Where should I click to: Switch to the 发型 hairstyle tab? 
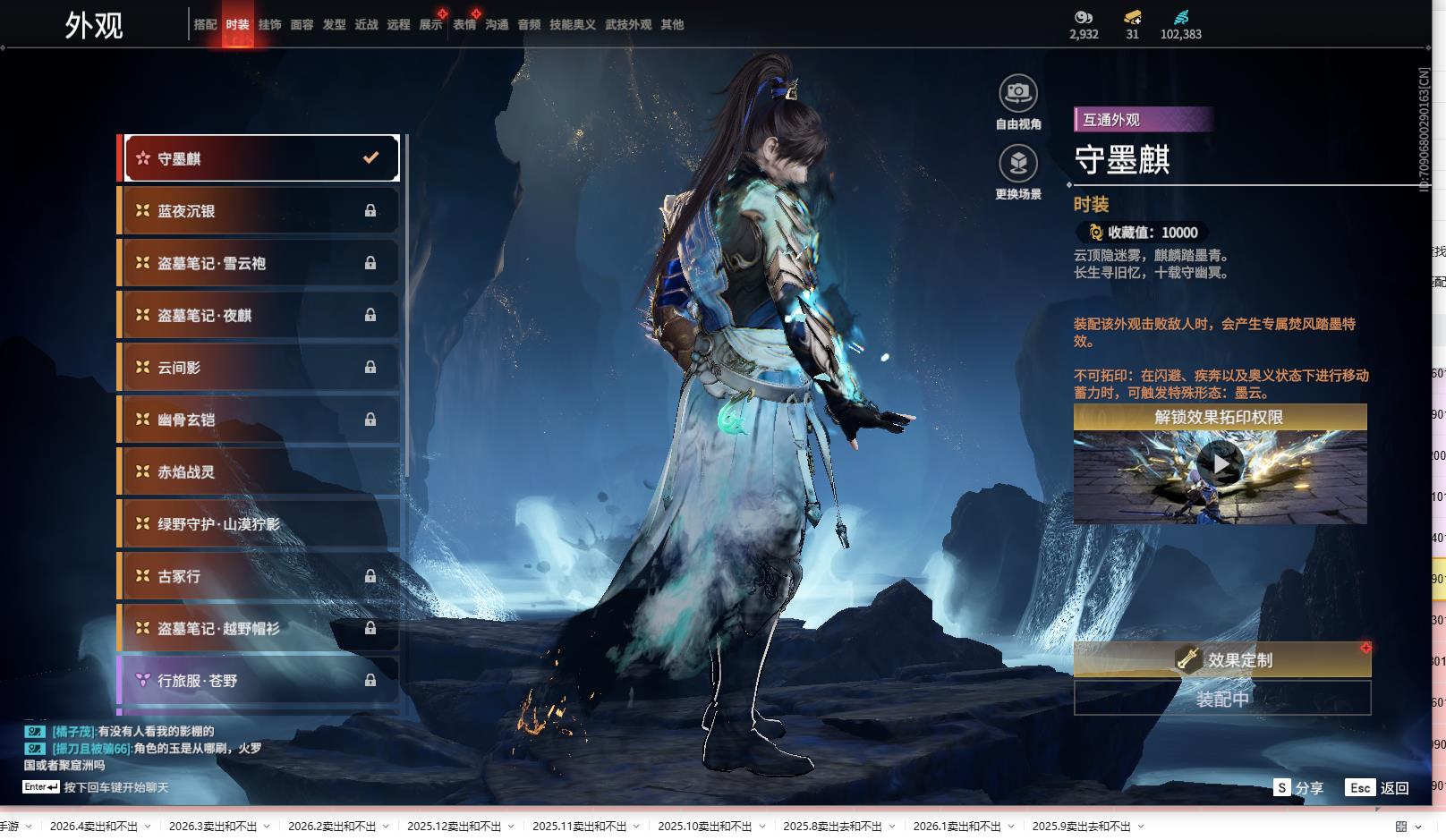tap(334, 25)
